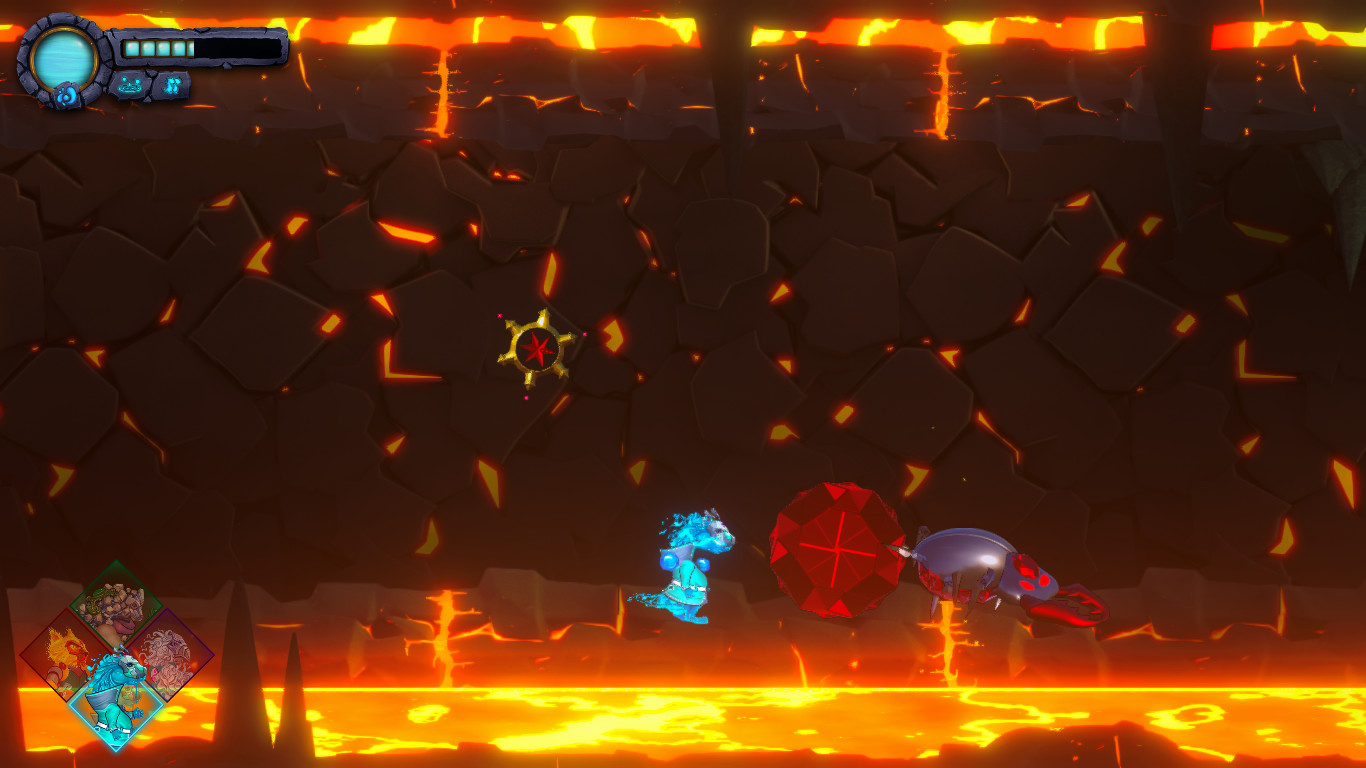
Task: Select the glowing crab-face rune icon below the health bar
Action: [x=130, y=86]
